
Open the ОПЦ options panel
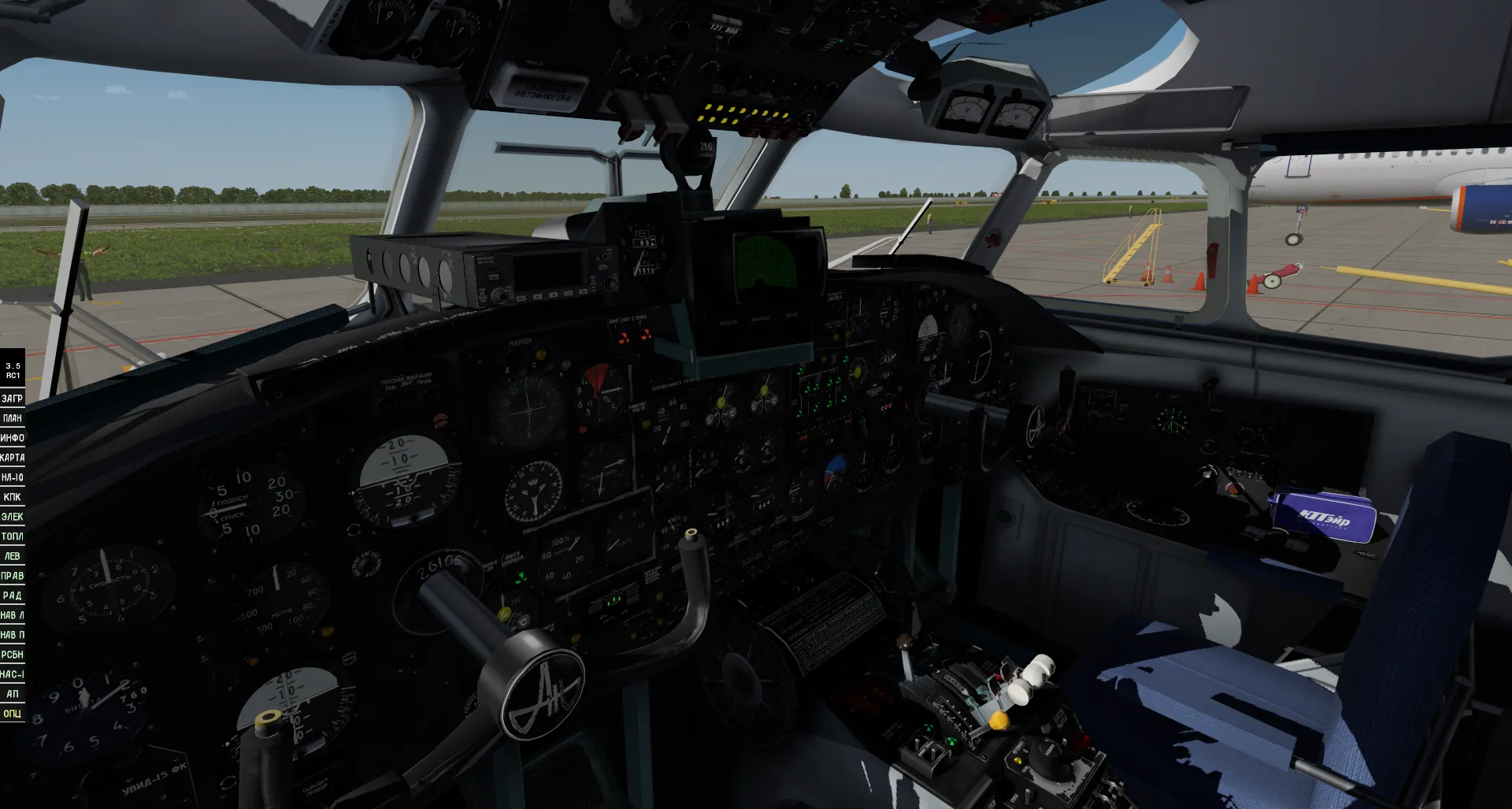(13, 713)
